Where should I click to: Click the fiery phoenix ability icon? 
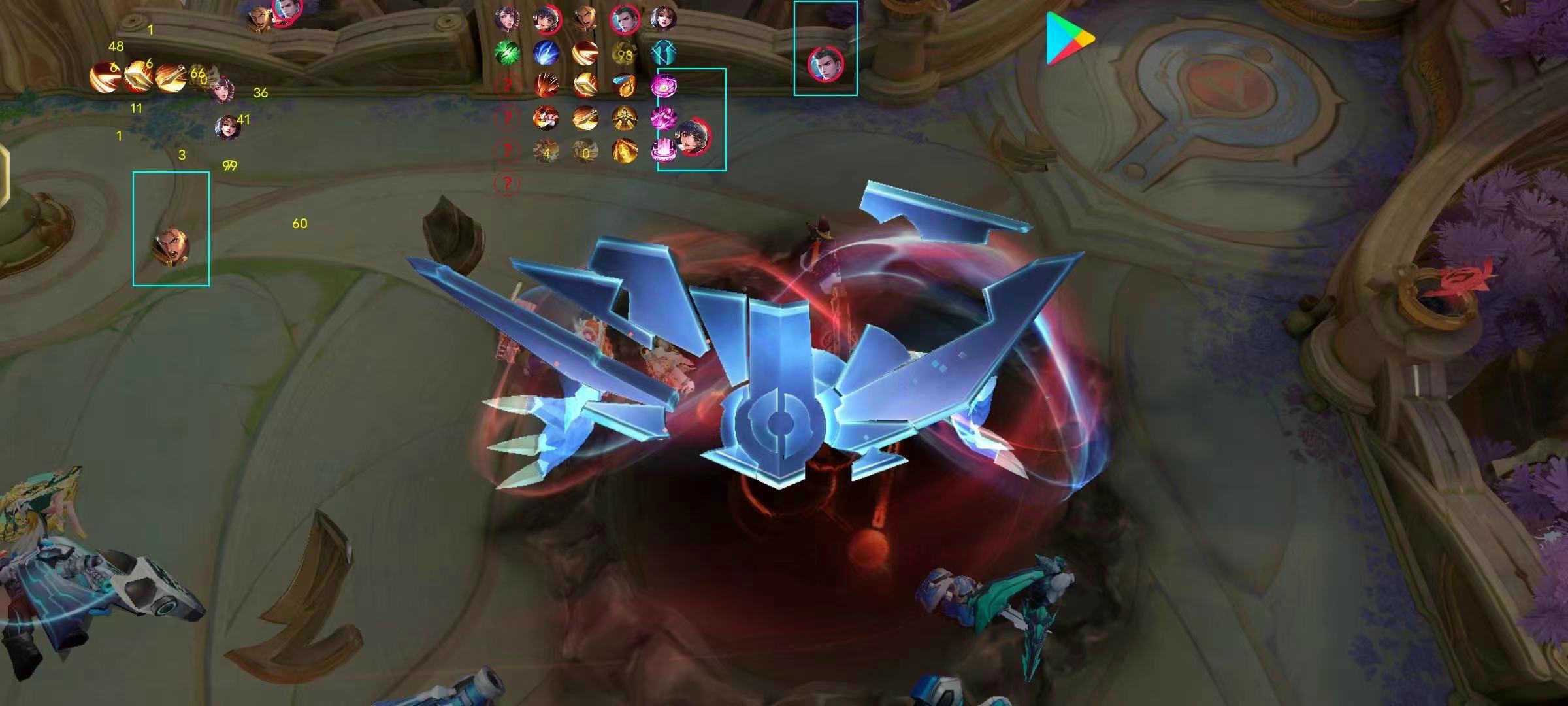pyautogui.click(x=546, y=85)
